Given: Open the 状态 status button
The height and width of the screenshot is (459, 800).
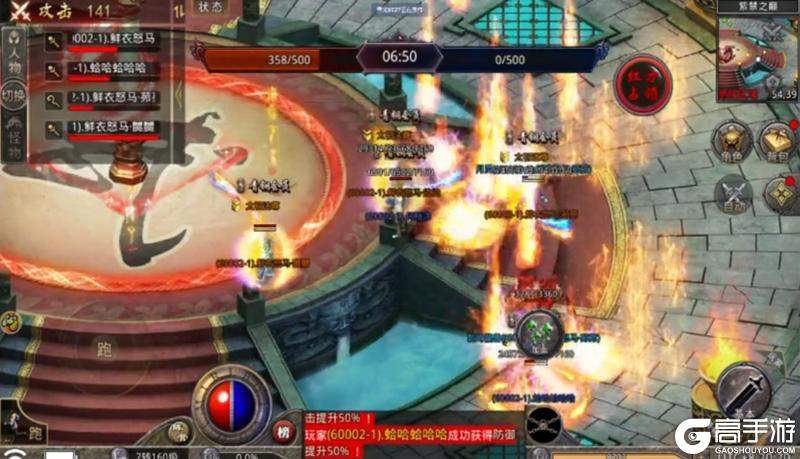Looking at the screenshot, I should click(x=210, y=6).
